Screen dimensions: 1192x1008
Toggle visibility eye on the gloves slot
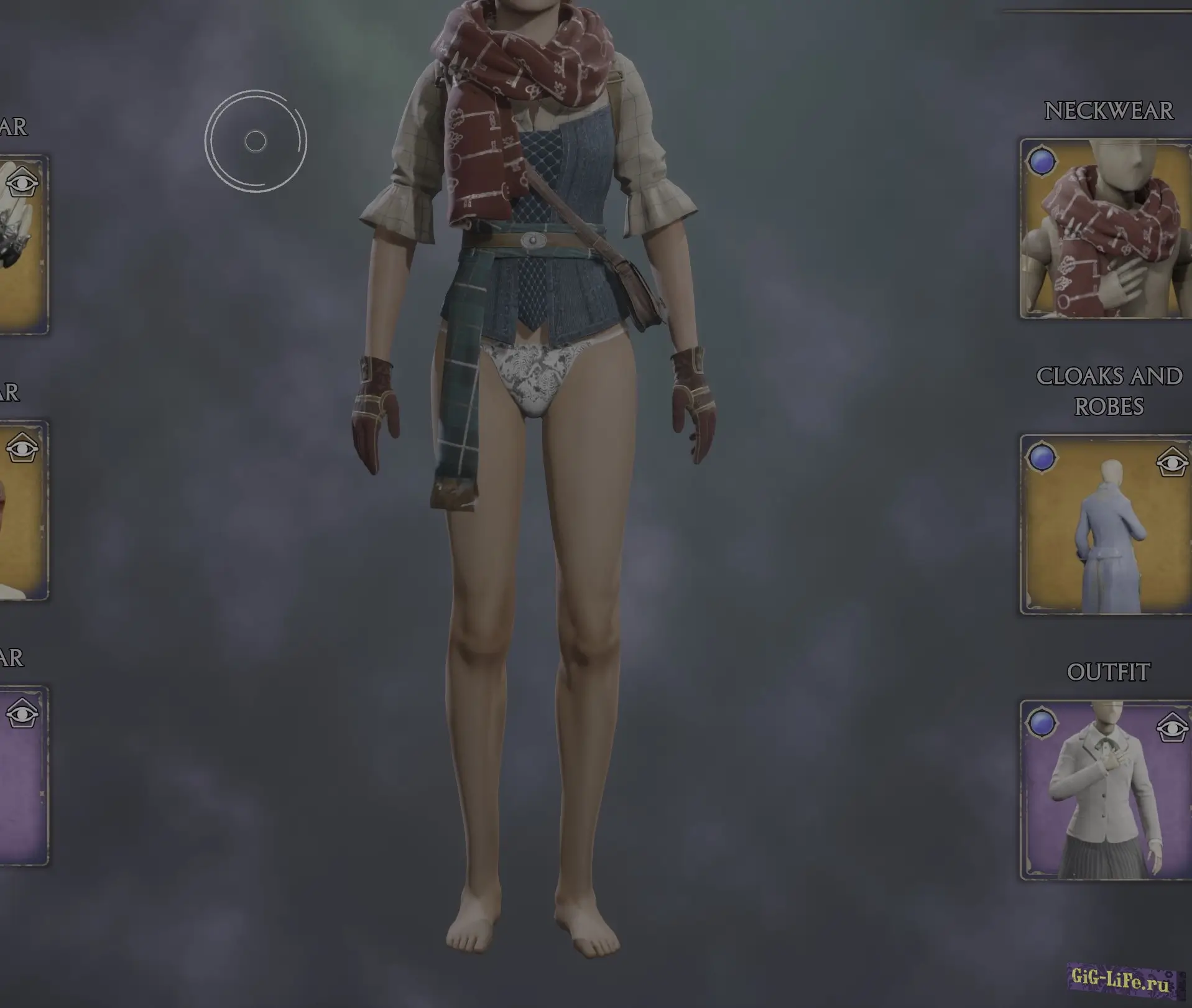pos(22,183)
